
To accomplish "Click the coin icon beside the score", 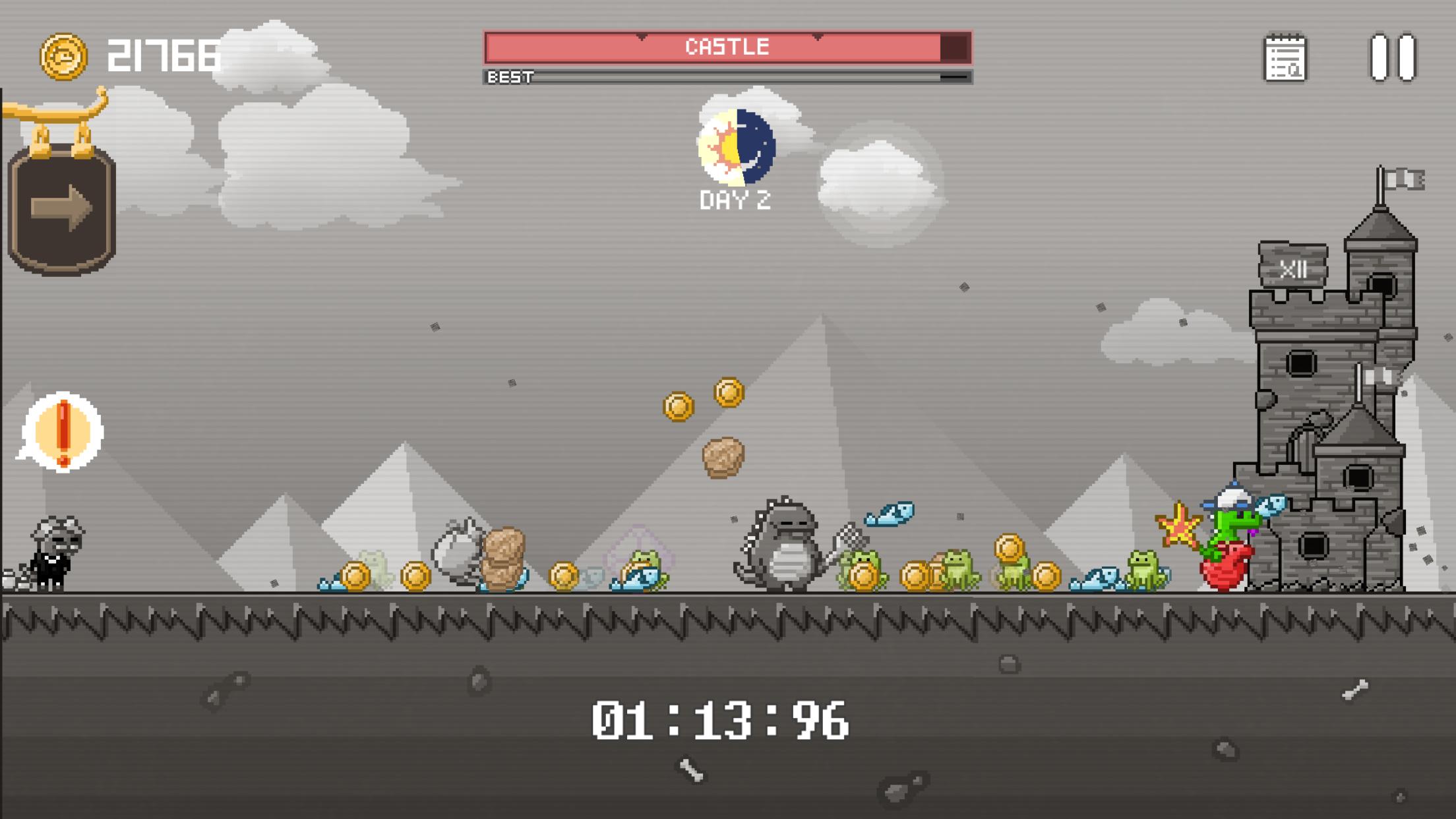I will pyautogui.click(x=63, y=57).
